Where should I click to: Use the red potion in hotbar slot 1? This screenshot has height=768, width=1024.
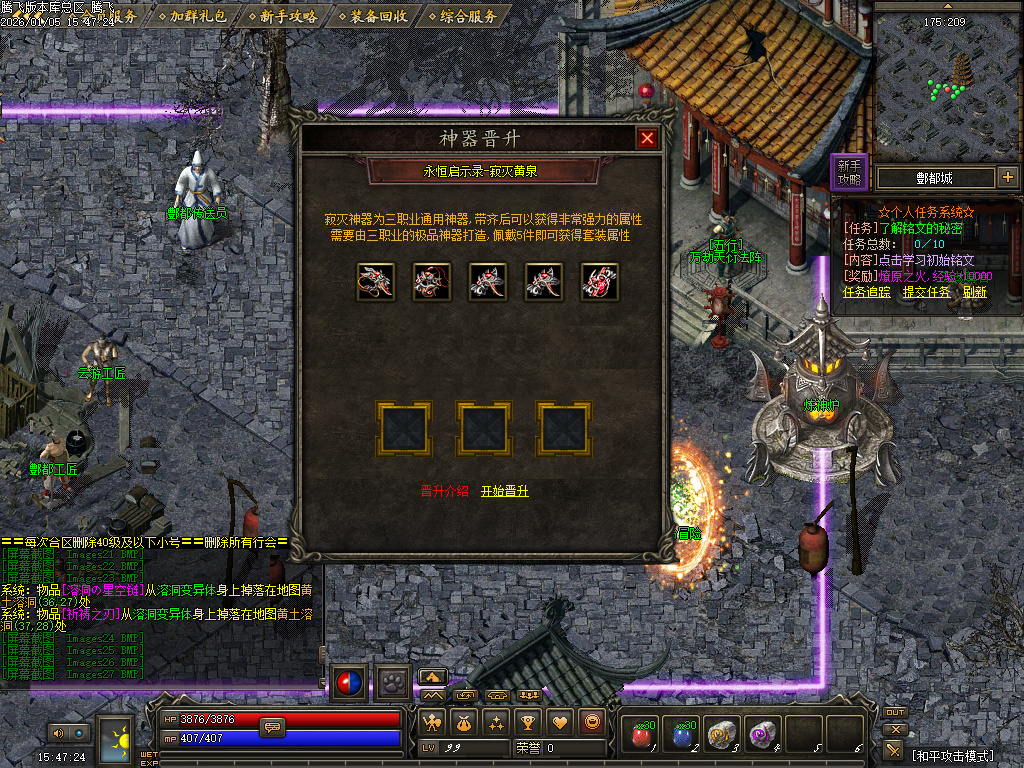641,736
